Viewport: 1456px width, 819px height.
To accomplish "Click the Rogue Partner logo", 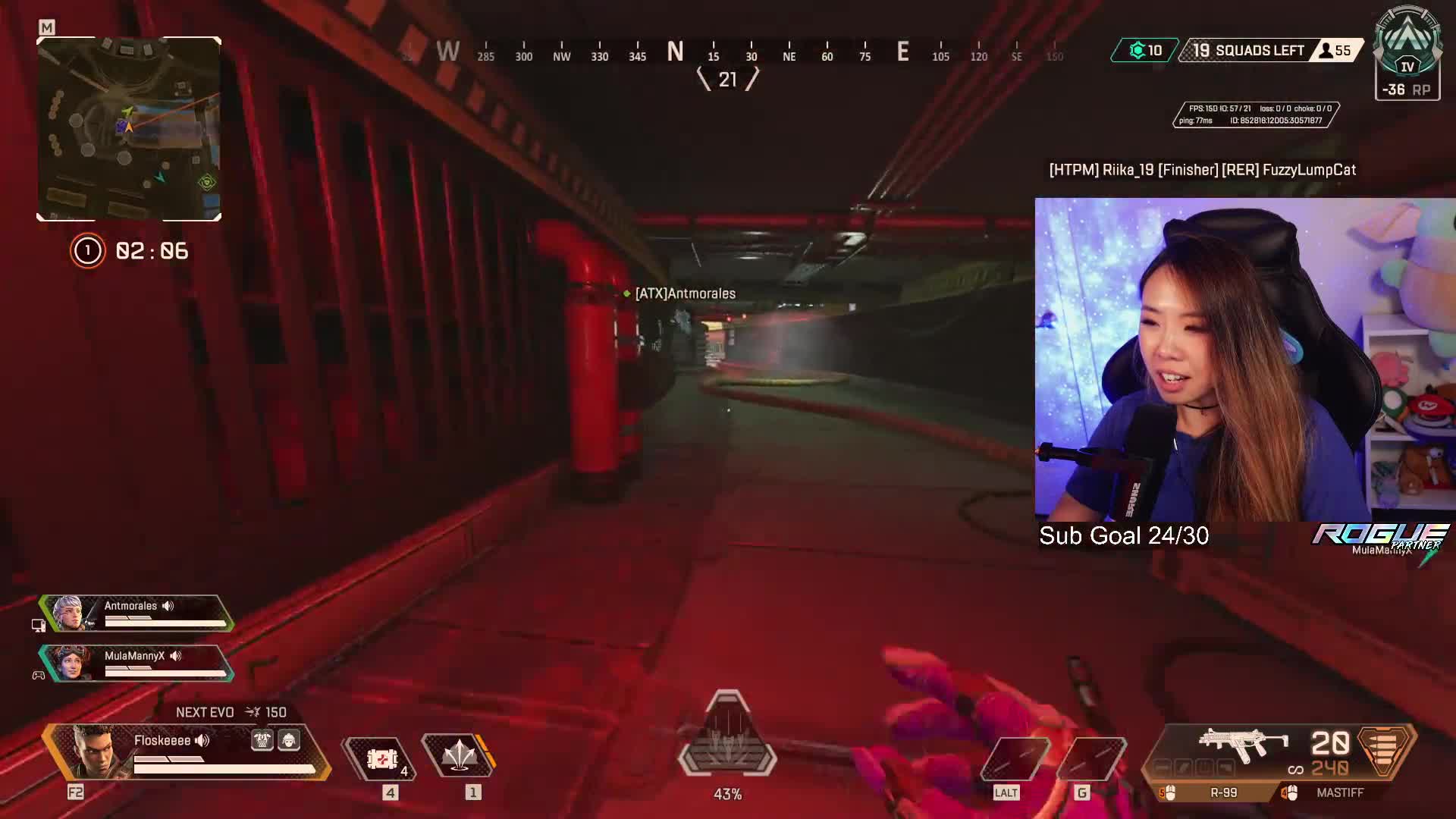I will pos(1380,538).
